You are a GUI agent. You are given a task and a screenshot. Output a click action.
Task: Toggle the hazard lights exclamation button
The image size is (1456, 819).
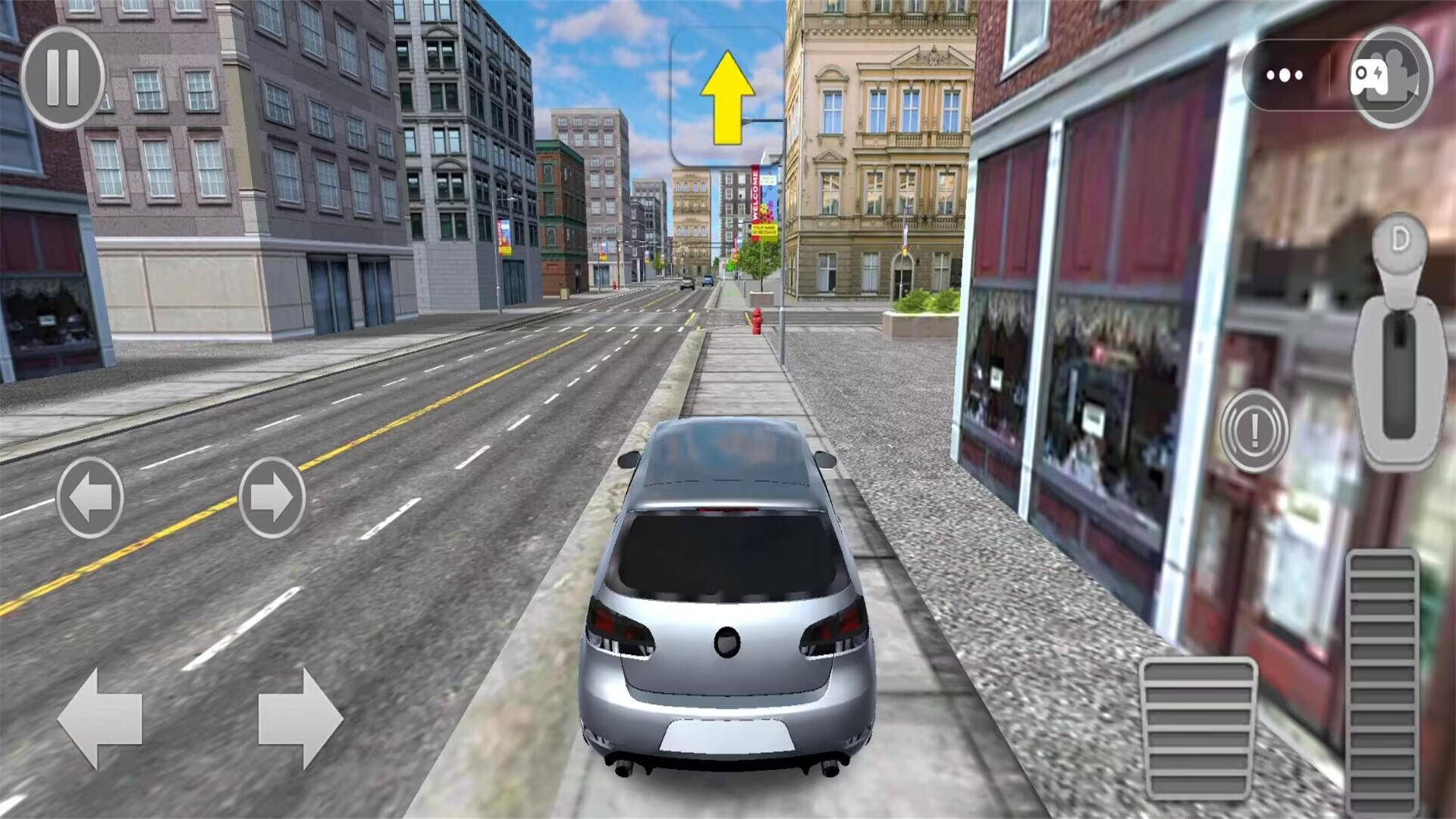tap(1254, 431)
